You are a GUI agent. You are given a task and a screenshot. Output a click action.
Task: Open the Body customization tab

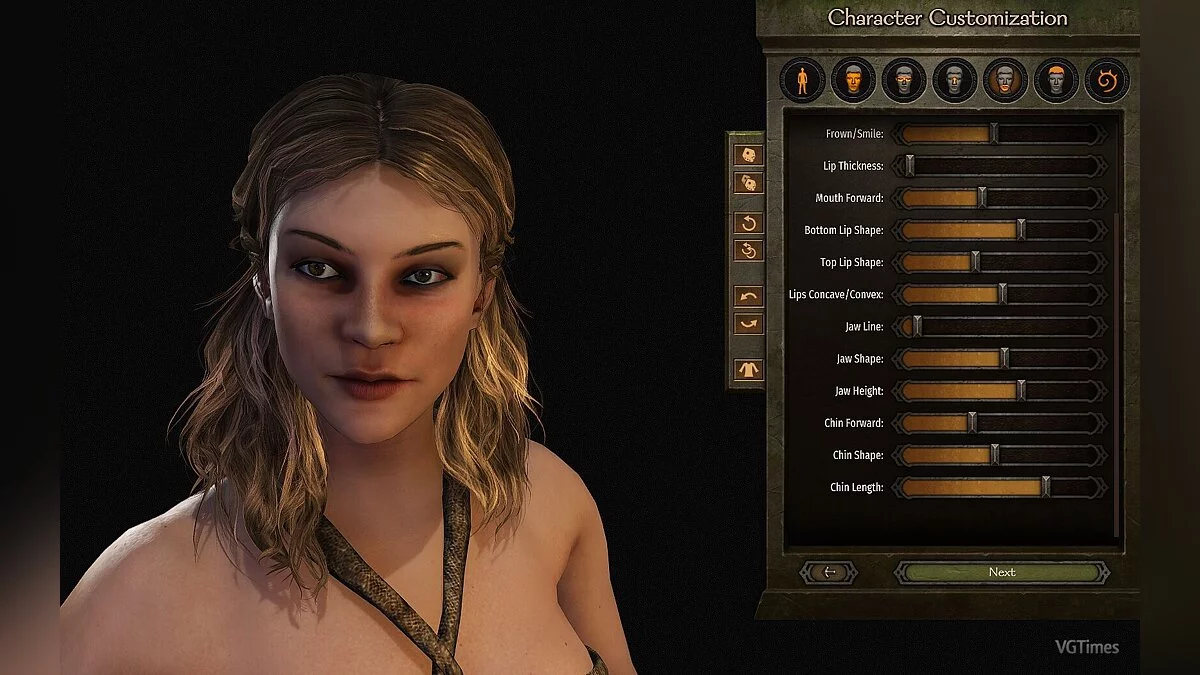coord(802,80)
